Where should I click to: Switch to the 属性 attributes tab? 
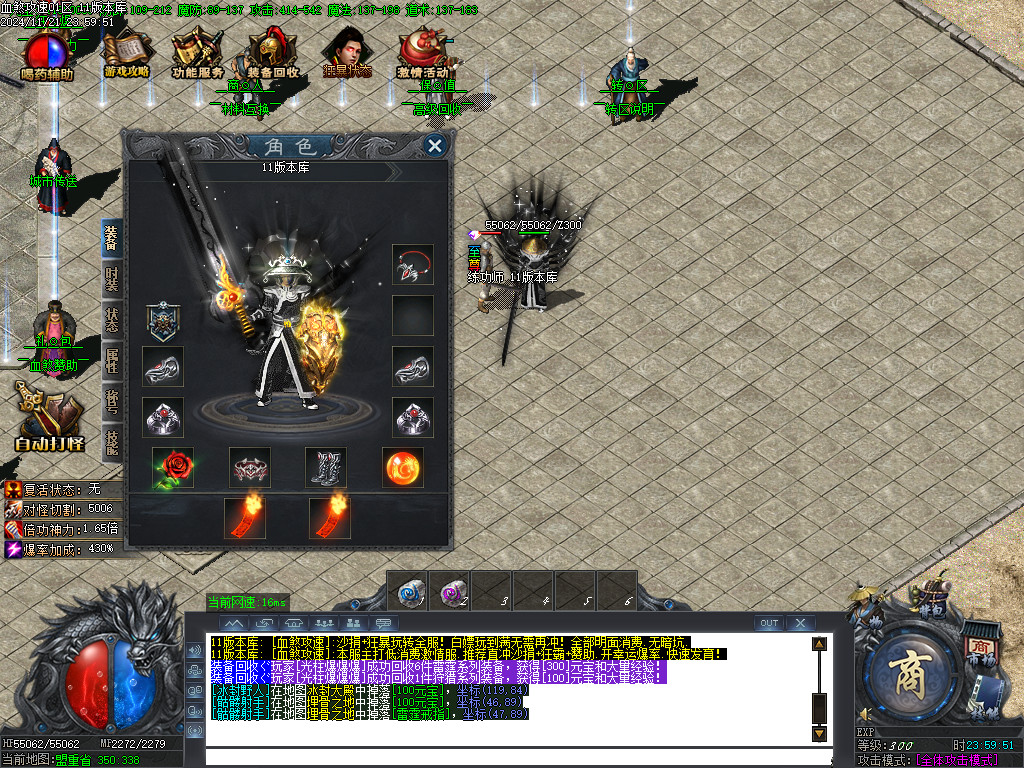(112, 364)
